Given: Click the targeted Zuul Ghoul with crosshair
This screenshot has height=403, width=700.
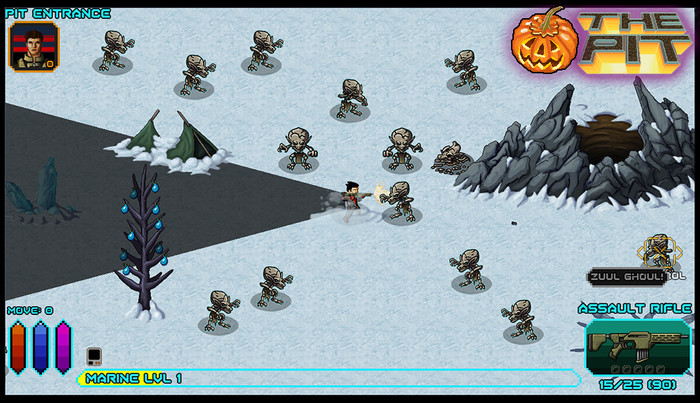Looking at the screenshot, I should (657, 250).
